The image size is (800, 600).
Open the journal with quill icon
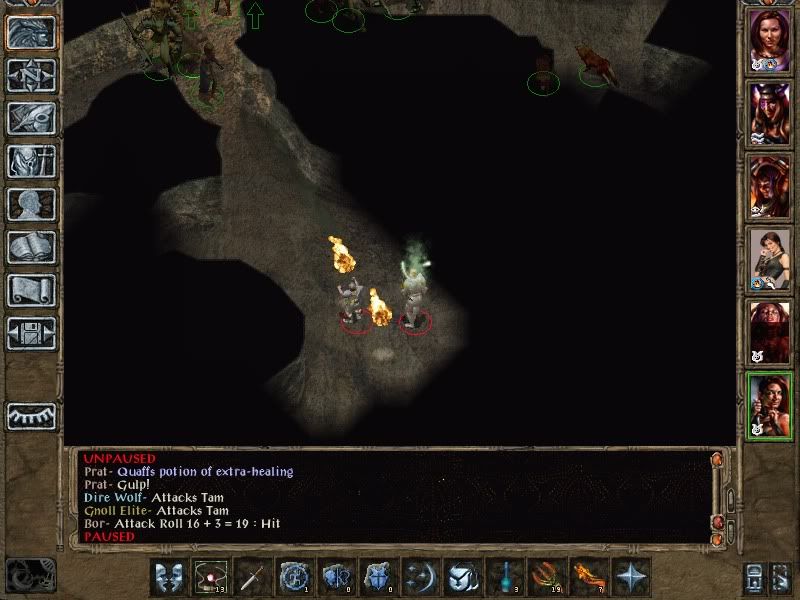(x=32, y=119)
